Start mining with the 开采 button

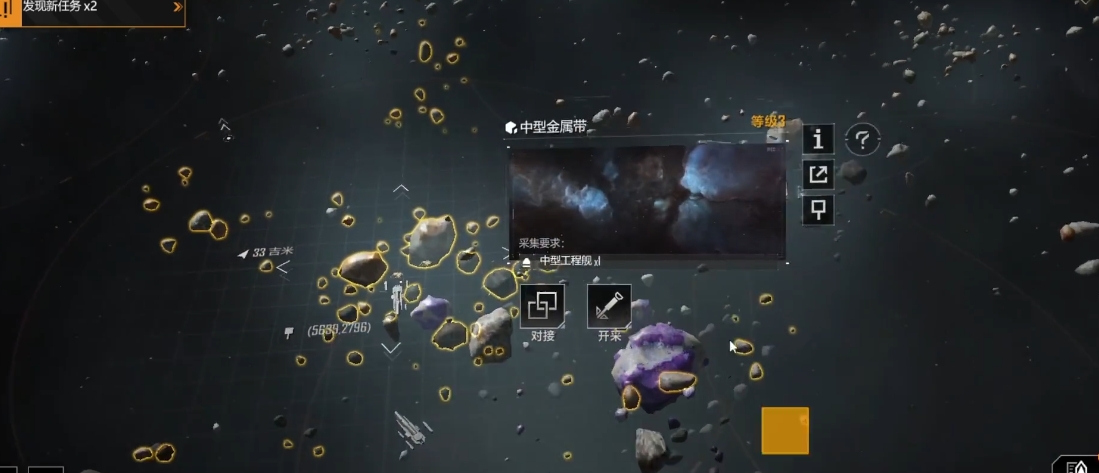click(609, 306)
